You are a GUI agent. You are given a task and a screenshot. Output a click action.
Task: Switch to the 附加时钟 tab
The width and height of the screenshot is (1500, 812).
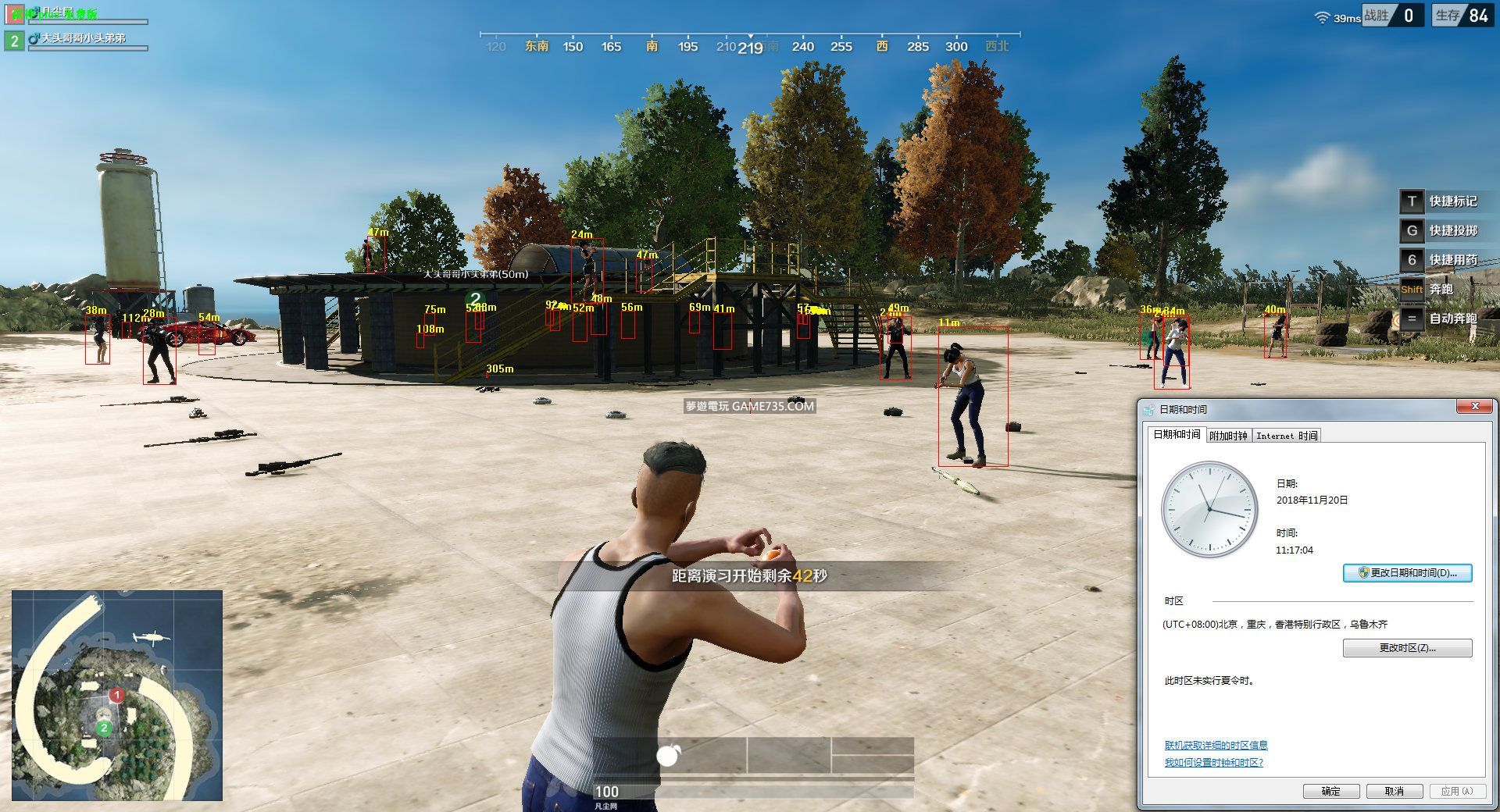click(x=1228, y=436)
